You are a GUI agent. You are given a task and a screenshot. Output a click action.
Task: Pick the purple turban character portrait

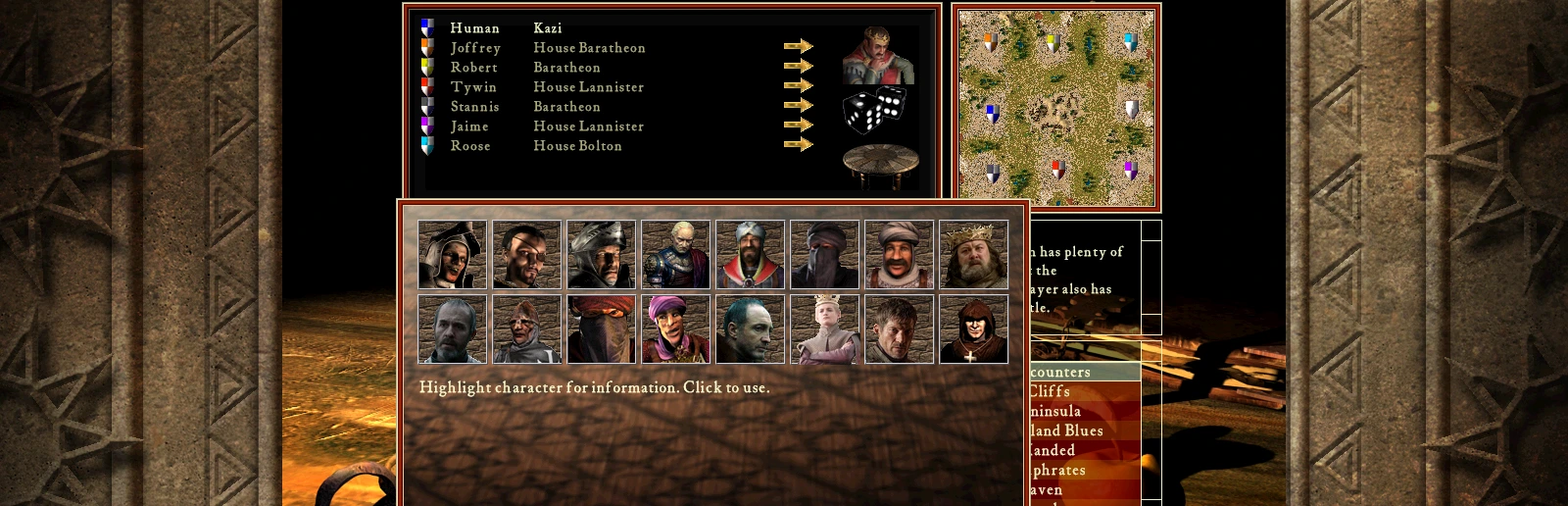(675, 329)
